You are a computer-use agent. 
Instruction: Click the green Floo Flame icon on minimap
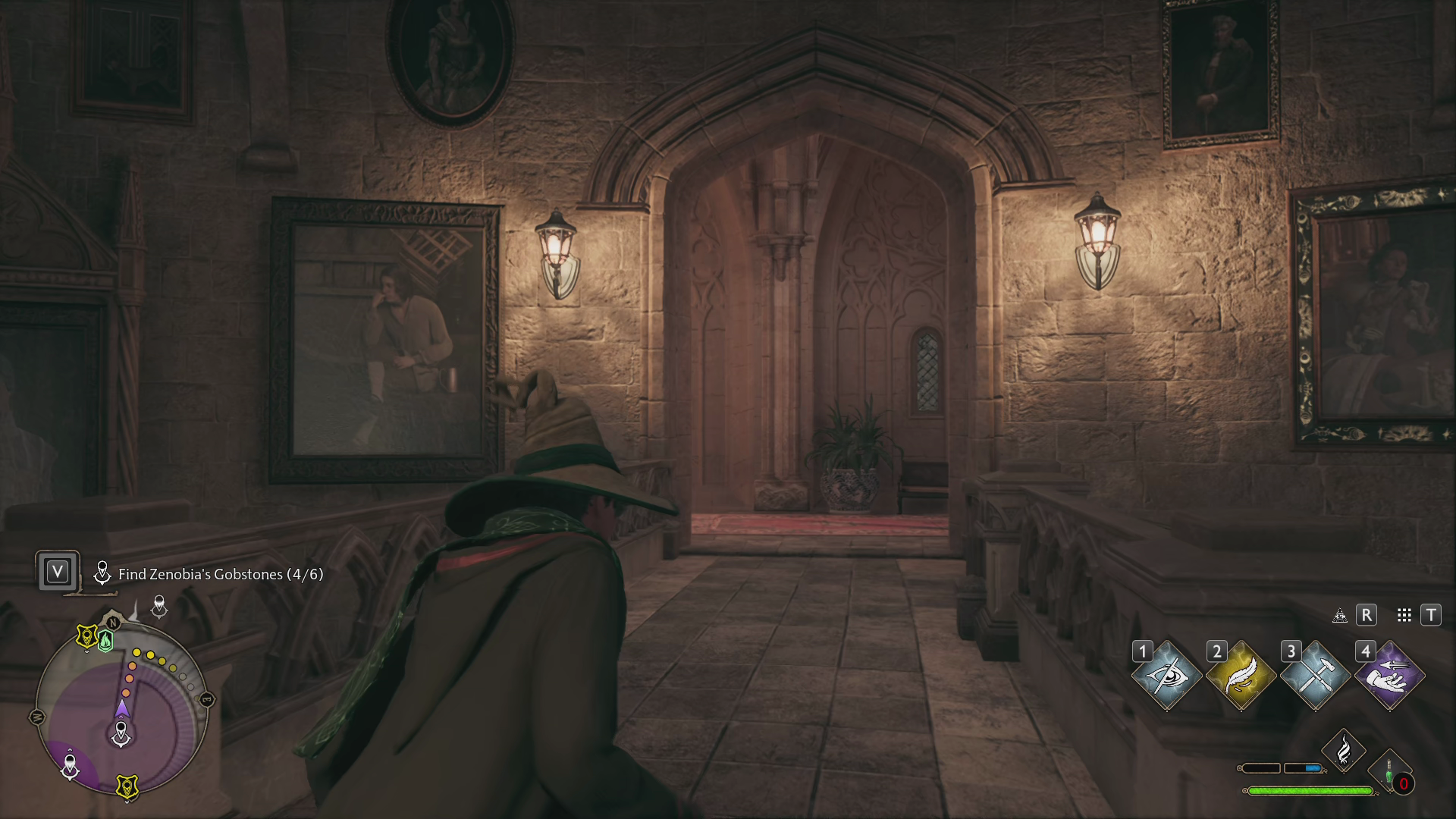pyautogui.click(x=105, y=641)
